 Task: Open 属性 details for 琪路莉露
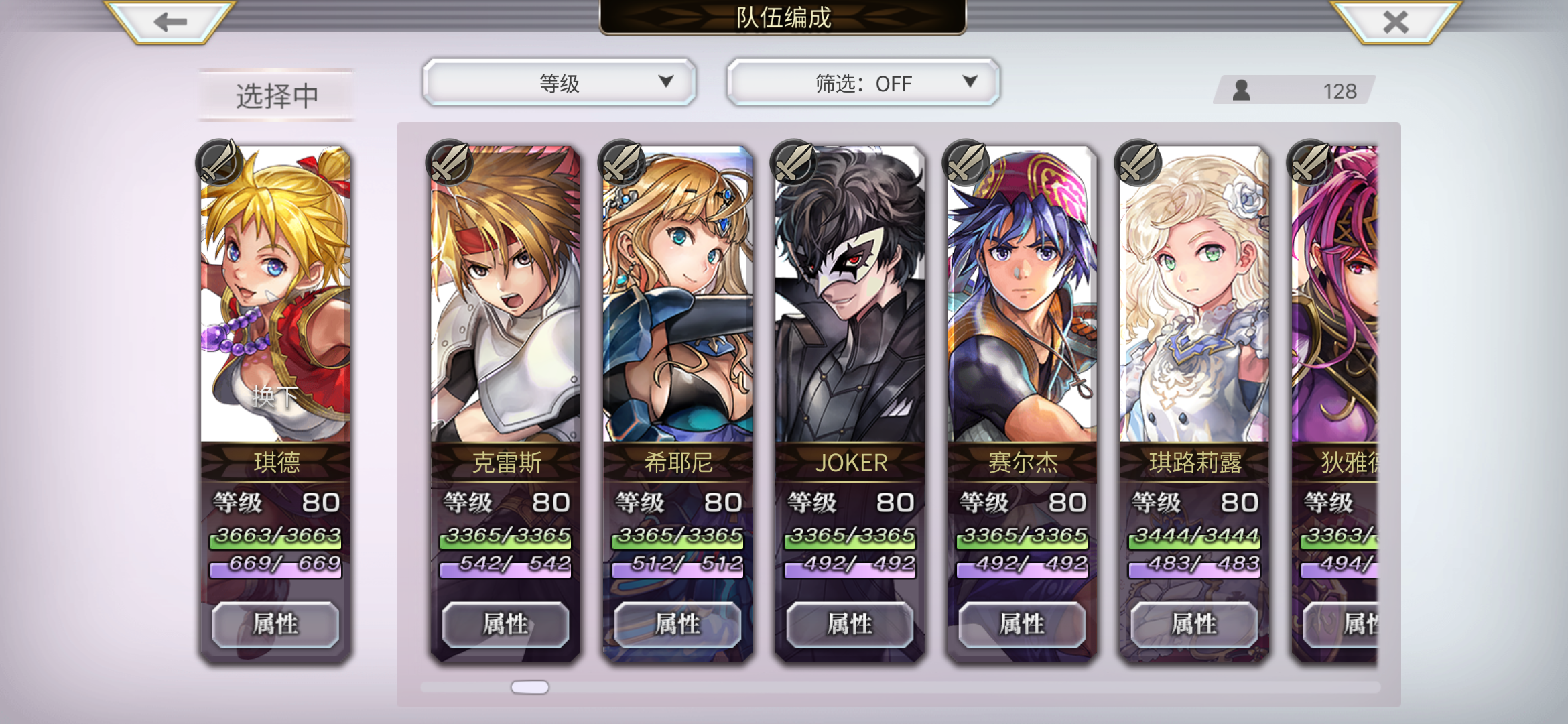click(1193, 623)
